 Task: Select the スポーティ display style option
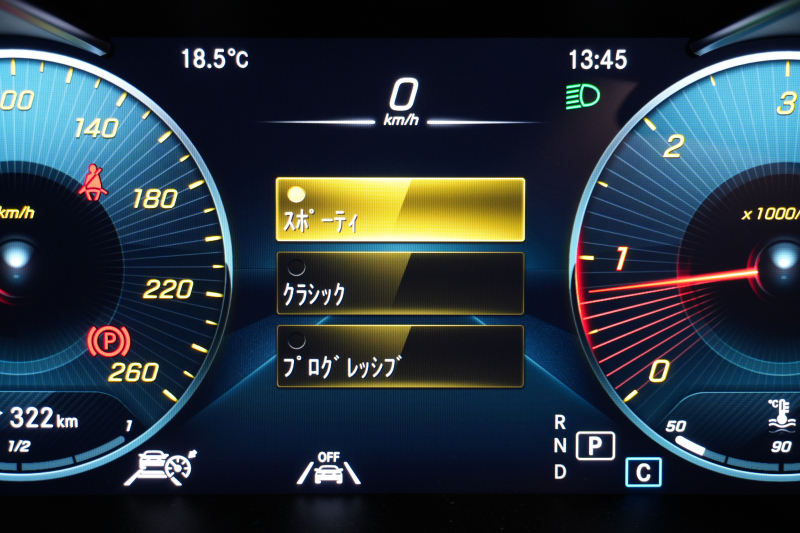coord(400,209)
